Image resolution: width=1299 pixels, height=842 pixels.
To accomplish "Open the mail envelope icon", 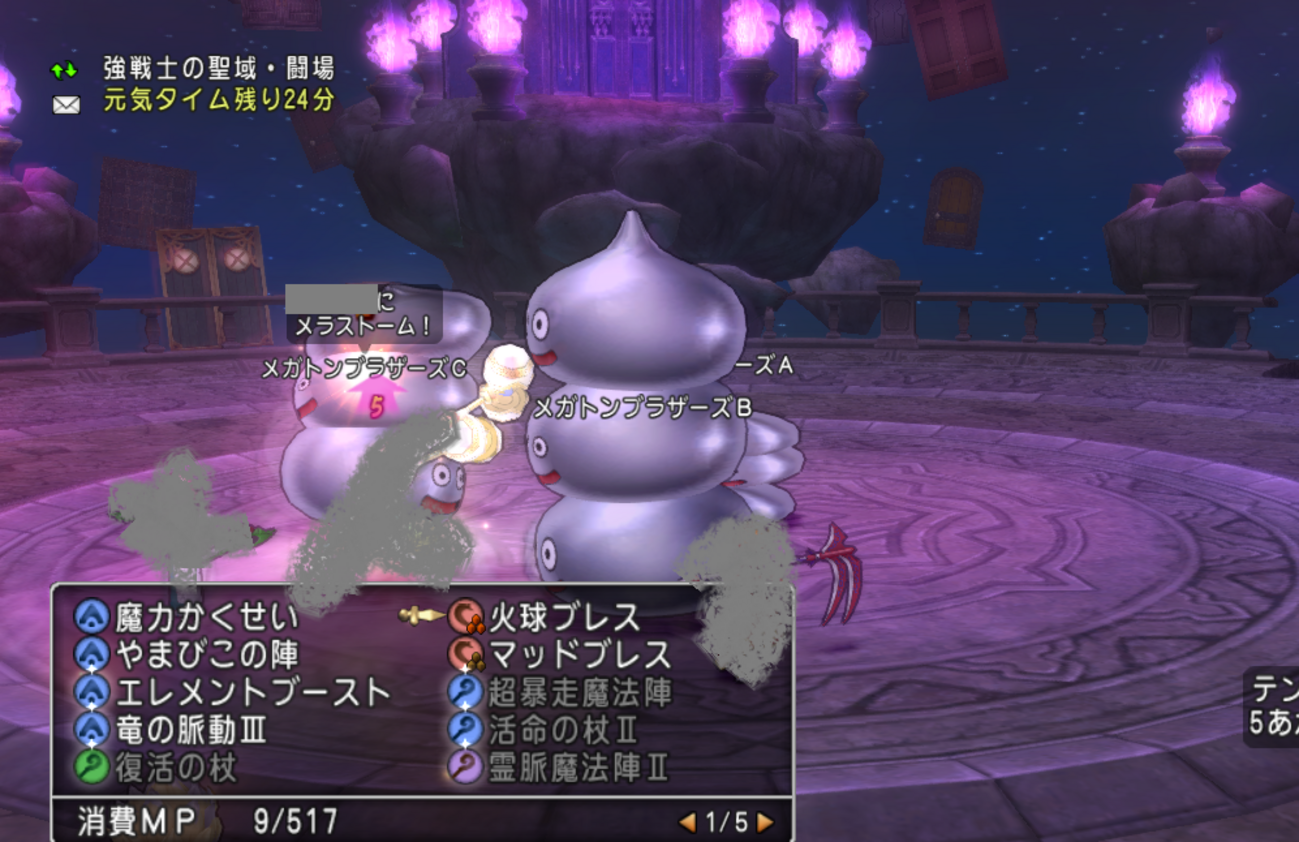I will 66,103.
